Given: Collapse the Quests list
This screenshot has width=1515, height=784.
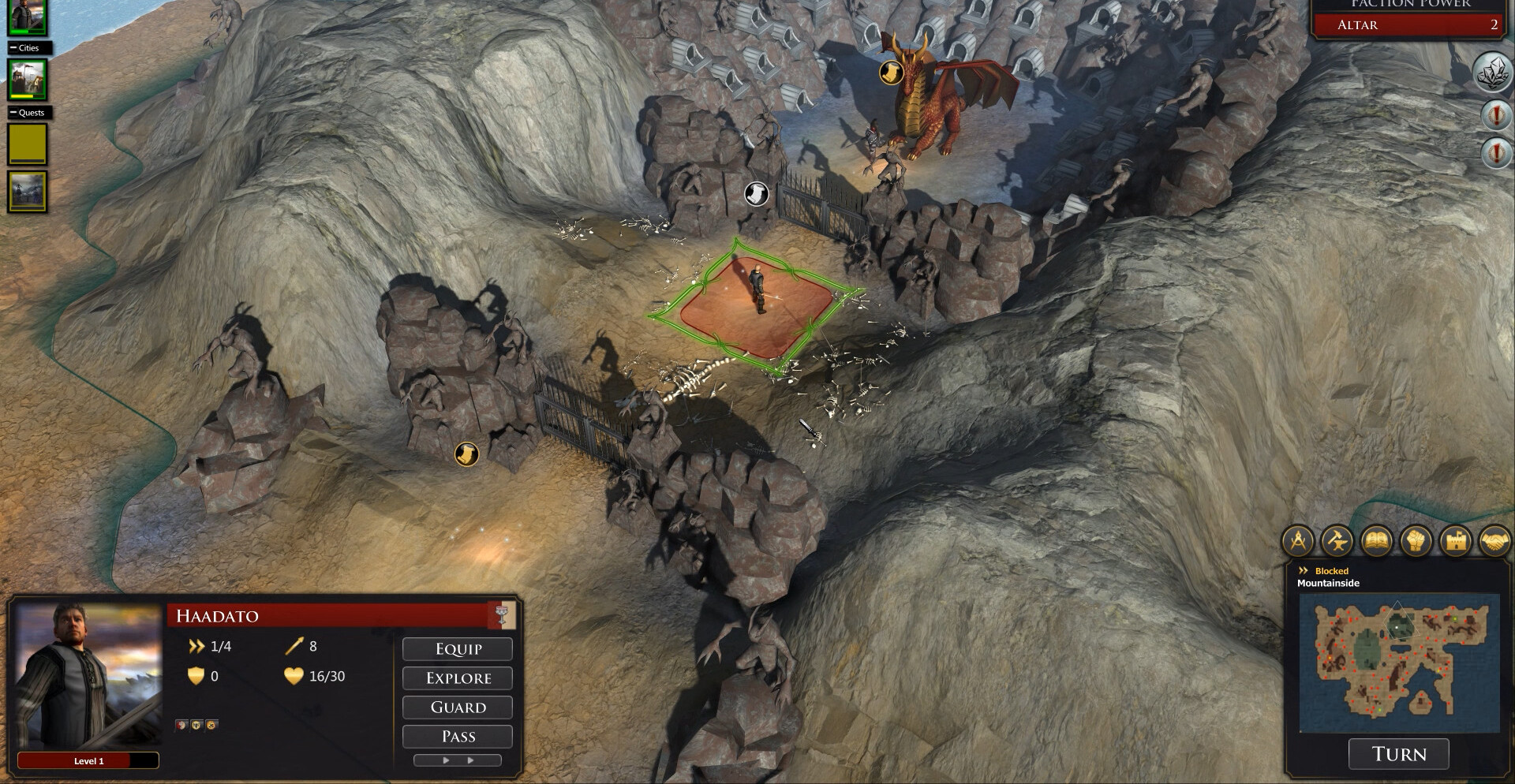Looking at the screenshot, I should 13,113.
